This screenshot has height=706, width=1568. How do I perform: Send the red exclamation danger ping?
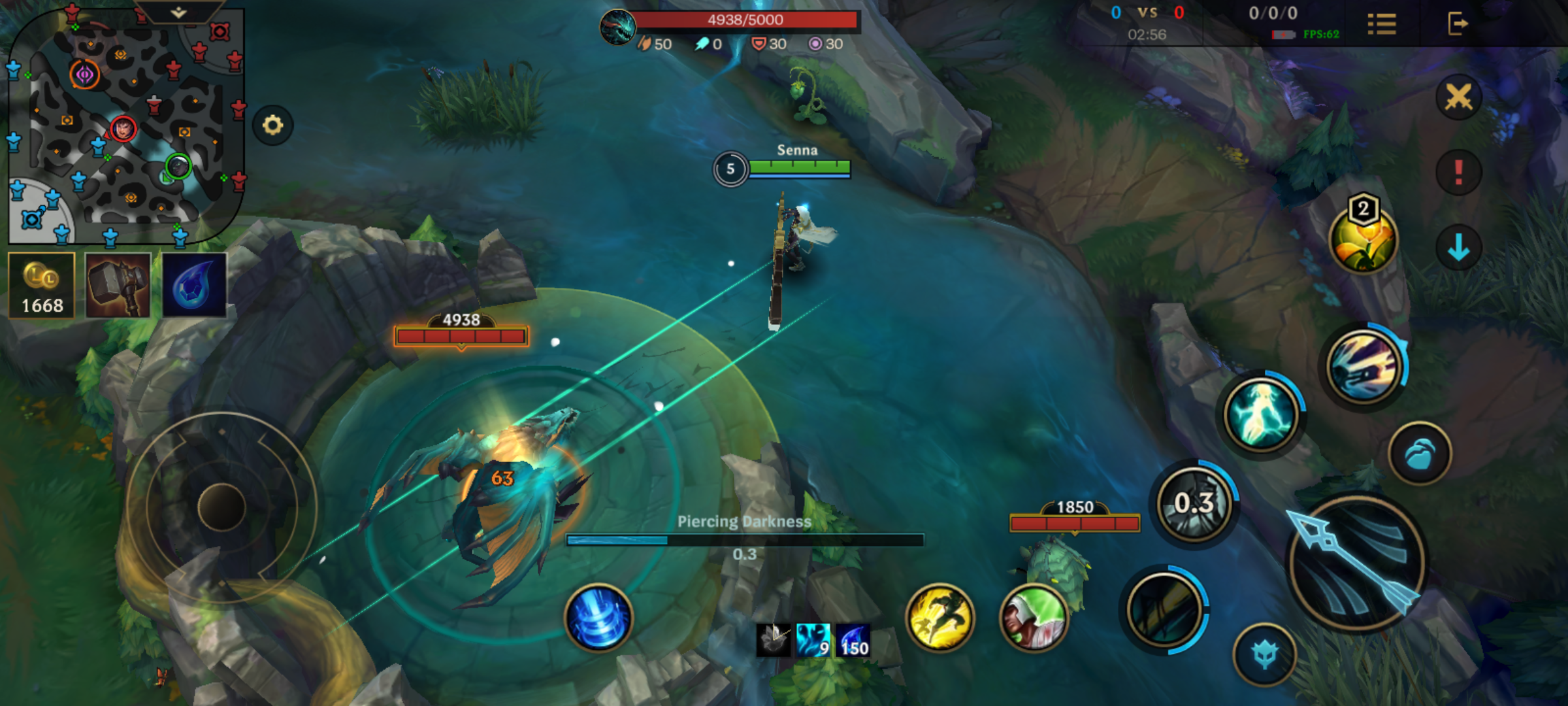(x=1458, y=173)
